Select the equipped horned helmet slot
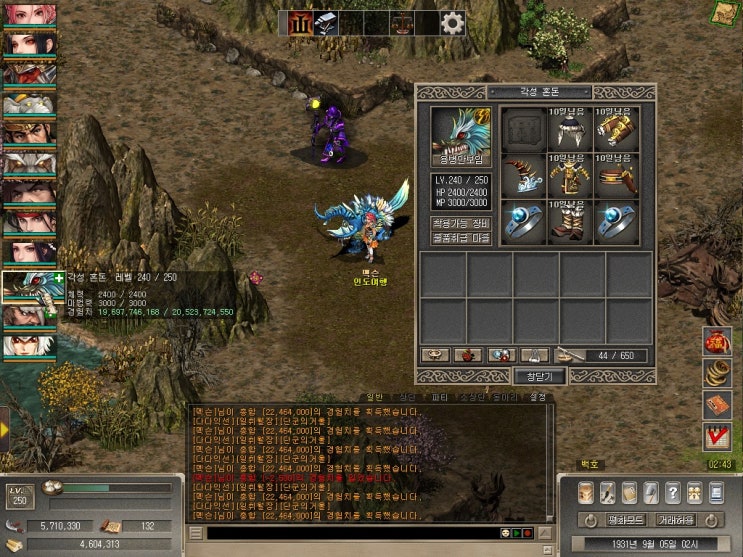743x557 pixels. 570,129
